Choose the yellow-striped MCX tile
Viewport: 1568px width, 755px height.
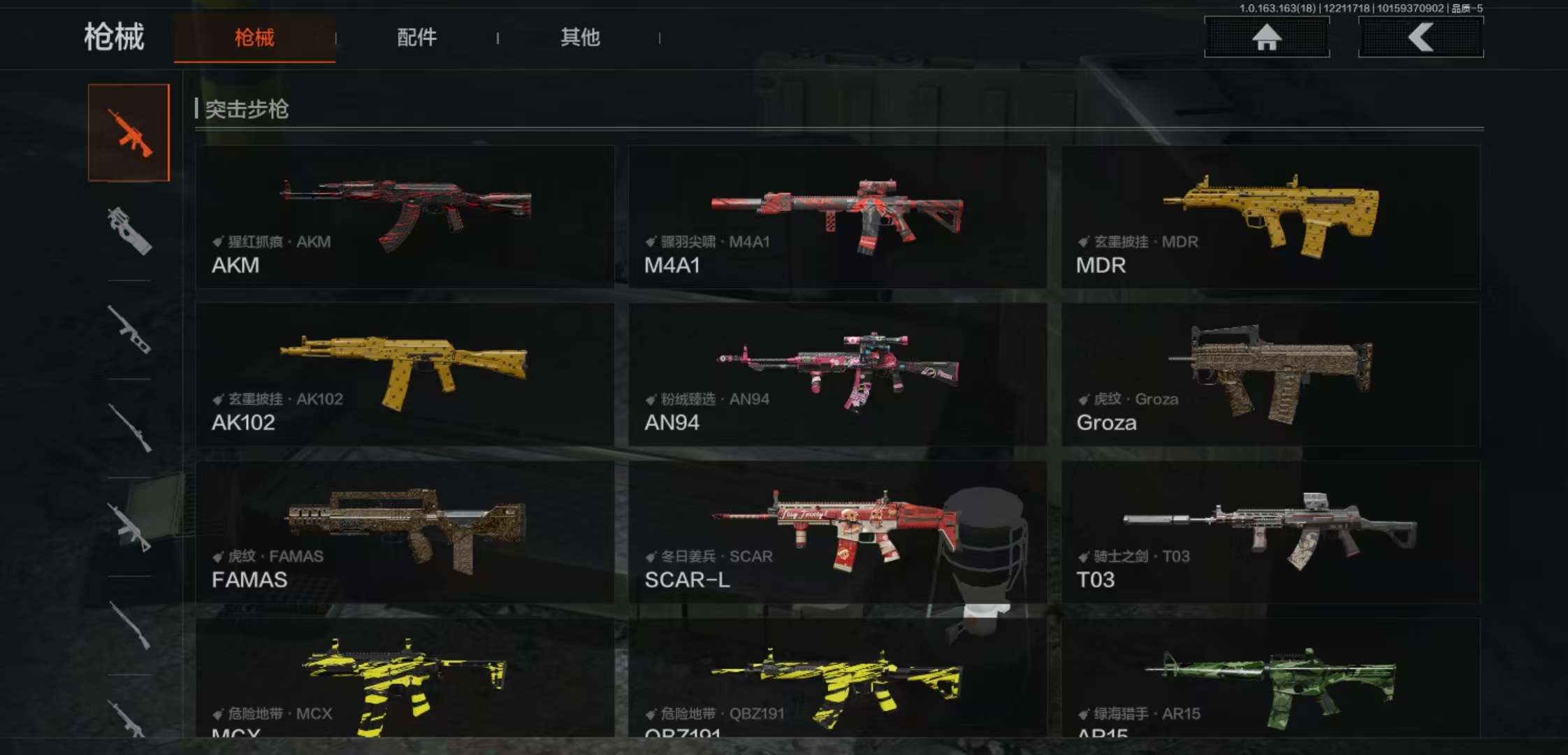405,678
